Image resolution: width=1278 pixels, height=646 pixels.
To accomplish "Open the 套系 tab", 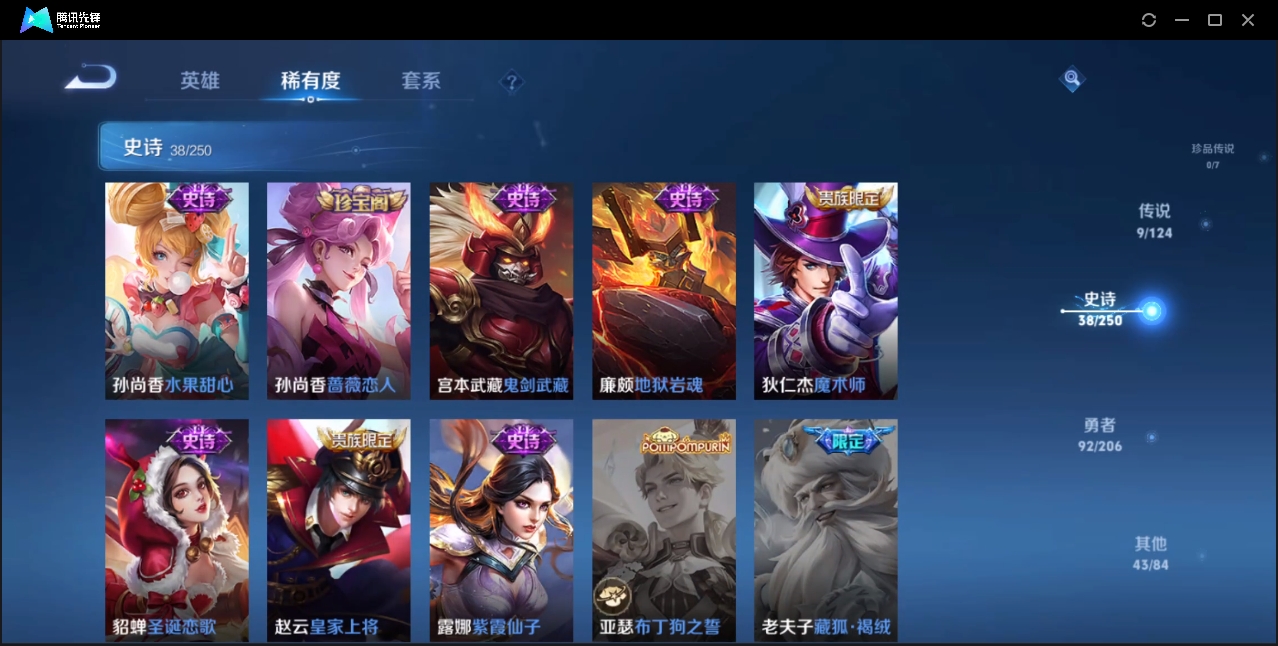I will pos(421,81).
